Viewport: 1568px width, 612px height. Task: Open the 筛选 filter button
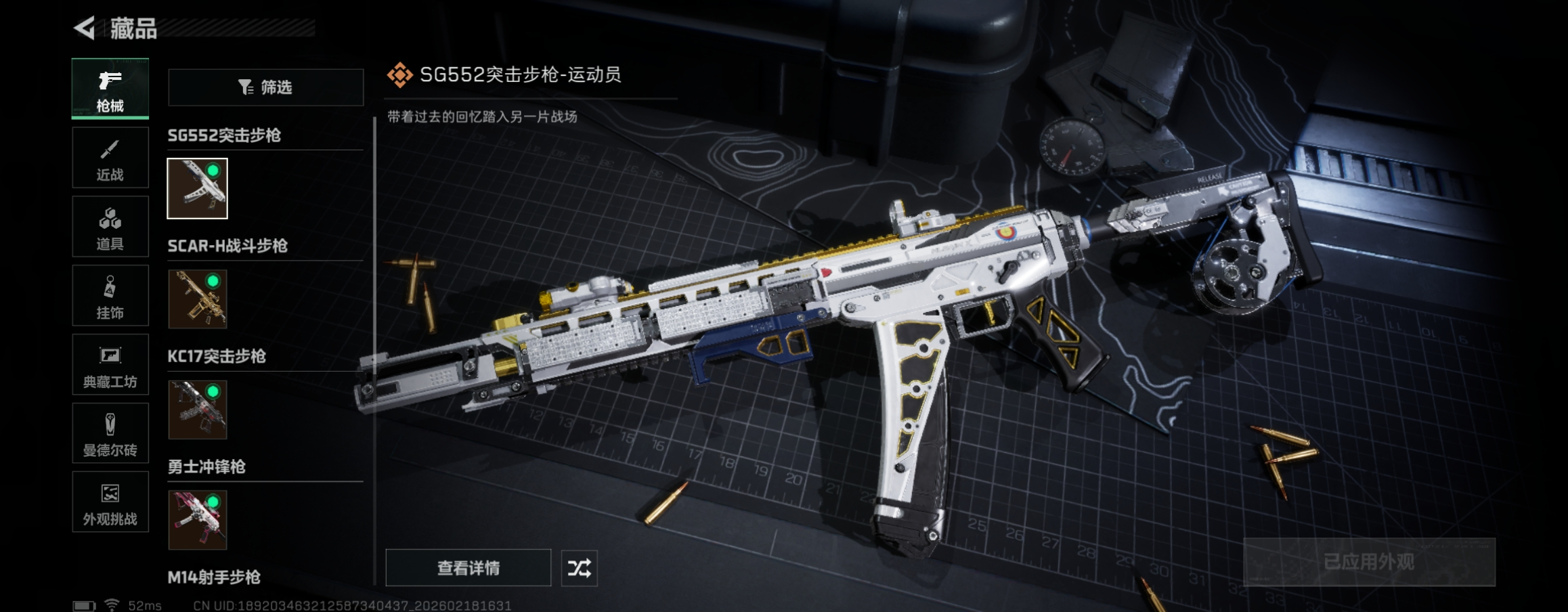(265, 87)
